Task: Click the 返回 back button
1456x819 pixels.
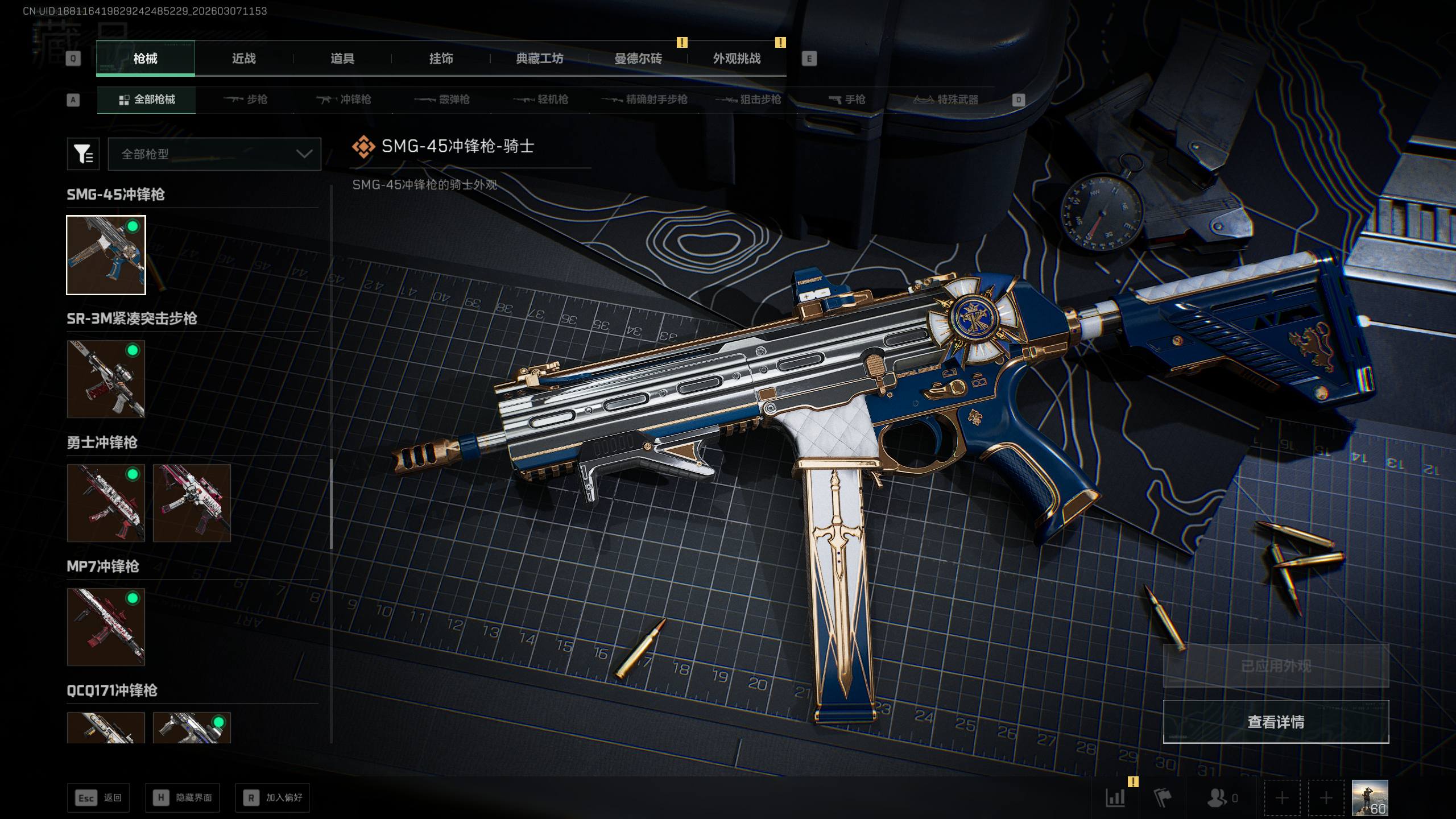Action: pyautogui.click(x=98, y=798)
